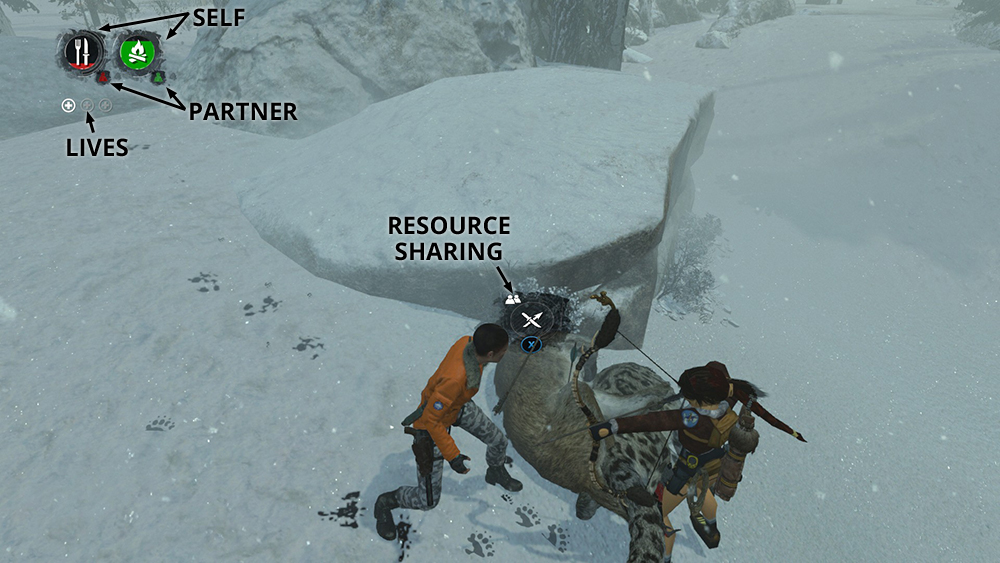The height and width of the screenshot is (563, 1000).
Task: Click the two-person resource sharing icon
Action: click(x=513, y=297)
